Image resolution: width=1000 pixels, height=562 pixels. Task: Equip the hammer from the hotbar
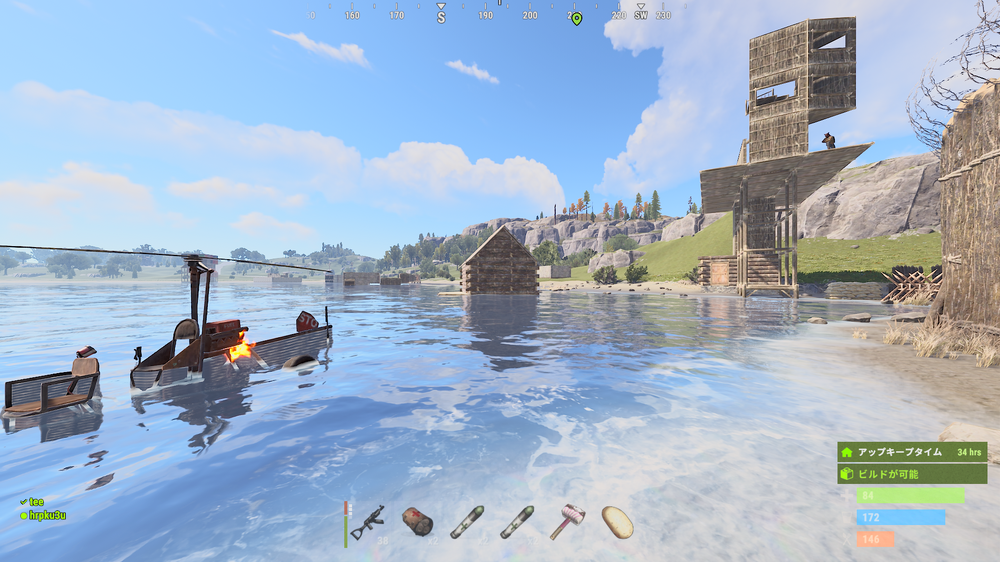(567, 521)
